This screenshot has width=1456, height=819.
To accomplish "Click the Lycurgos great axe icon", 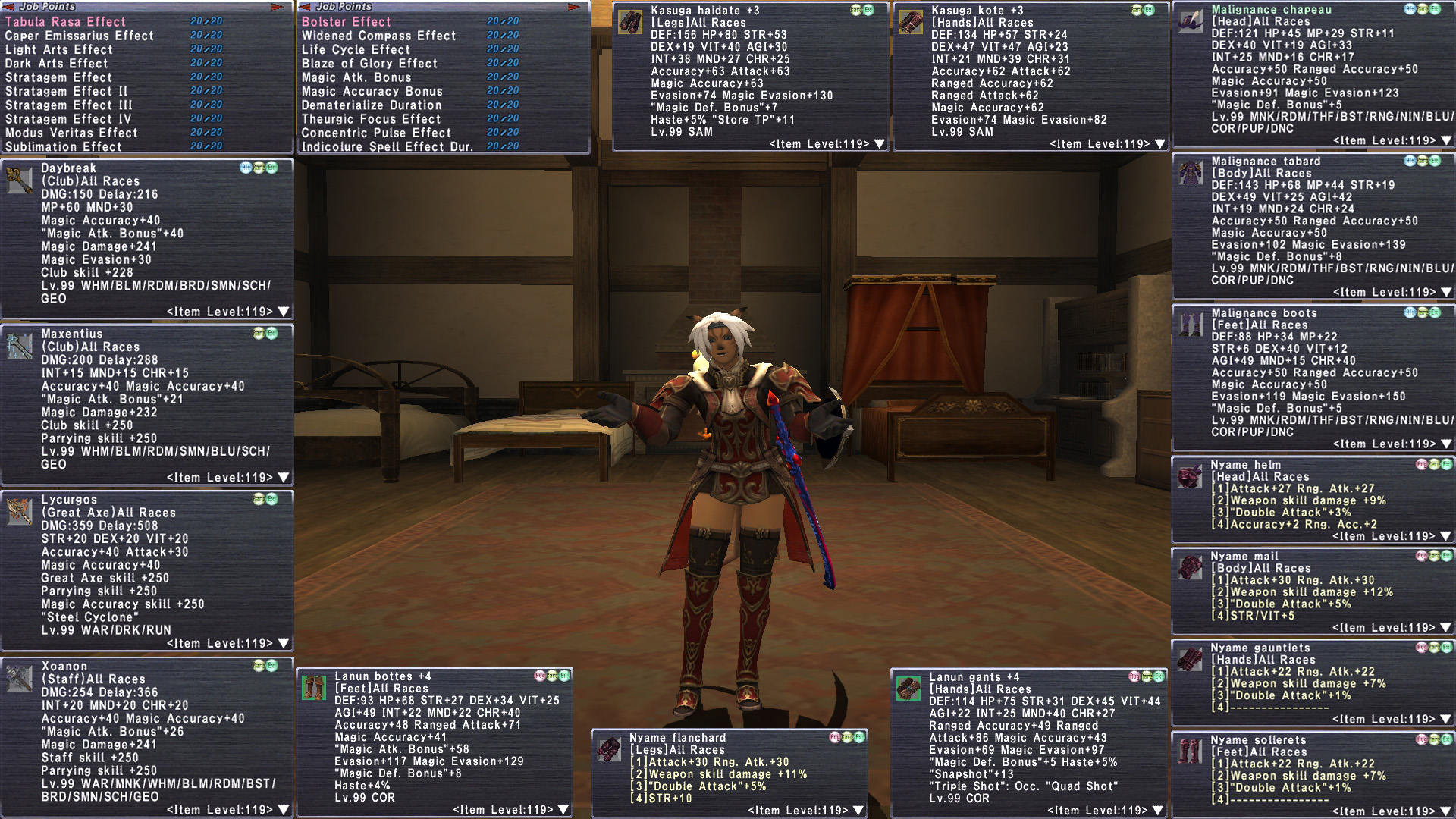I will point(19,512).
